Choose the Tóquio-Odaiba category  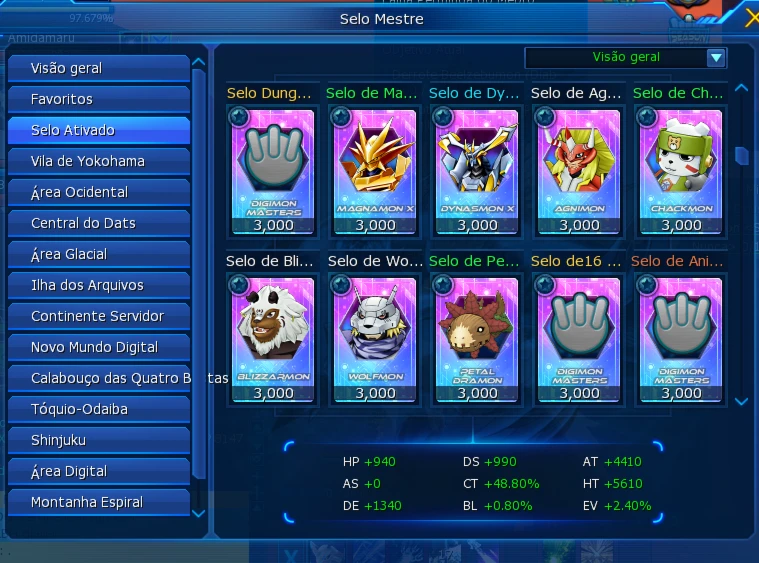point(98,409)
